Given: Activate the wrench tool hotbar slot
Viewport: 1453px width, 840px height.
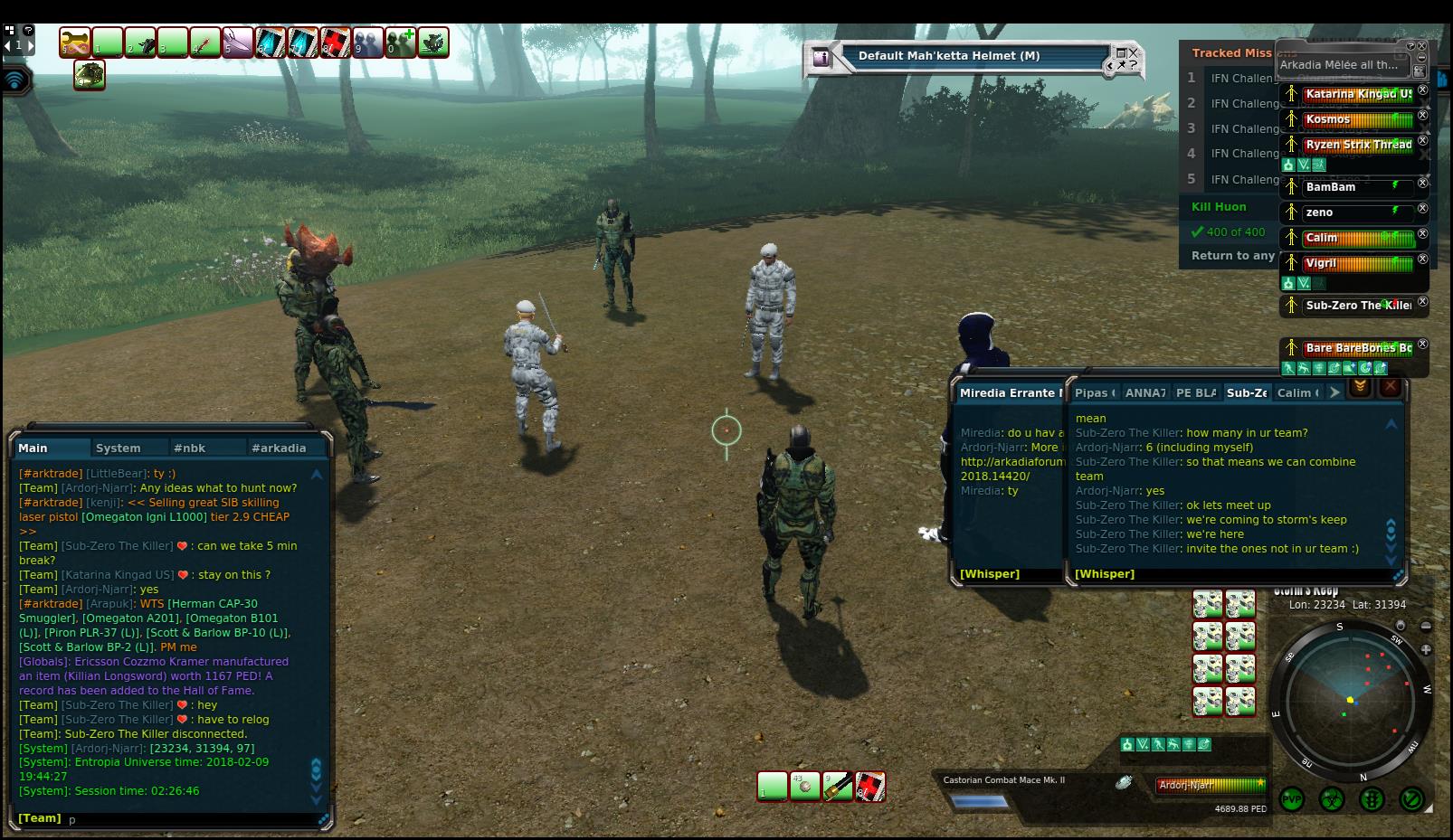Looking at the screenshot, I should click(76, 42).
